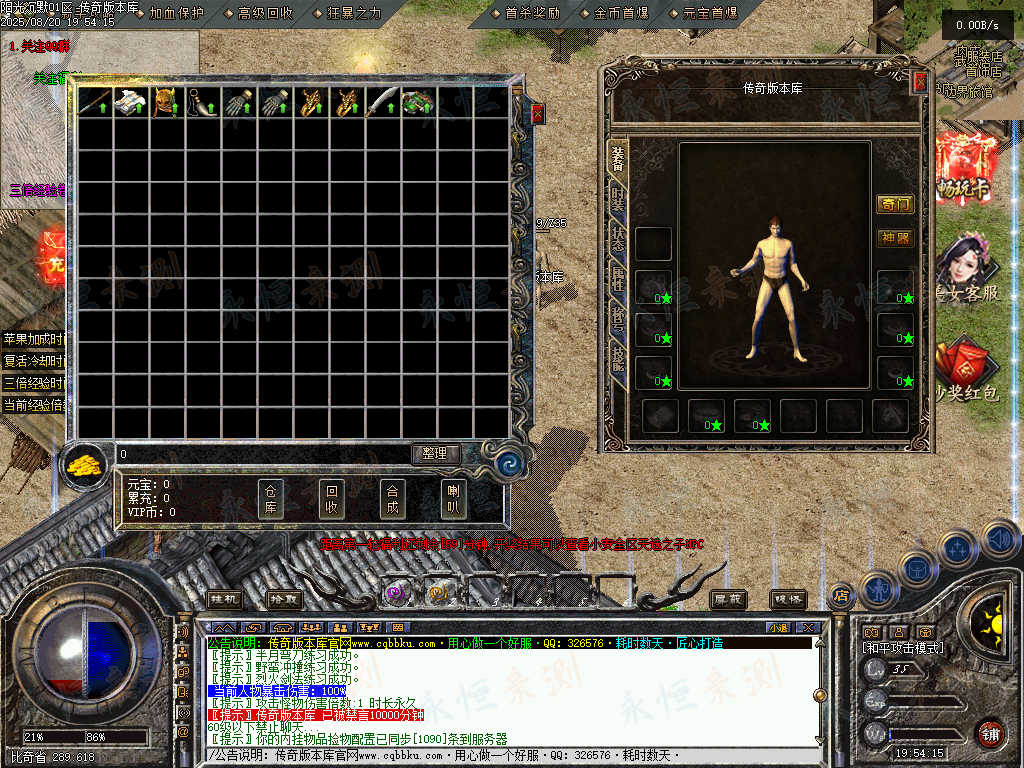
Task: Close the inventory bag window
Action: (538, 114)
